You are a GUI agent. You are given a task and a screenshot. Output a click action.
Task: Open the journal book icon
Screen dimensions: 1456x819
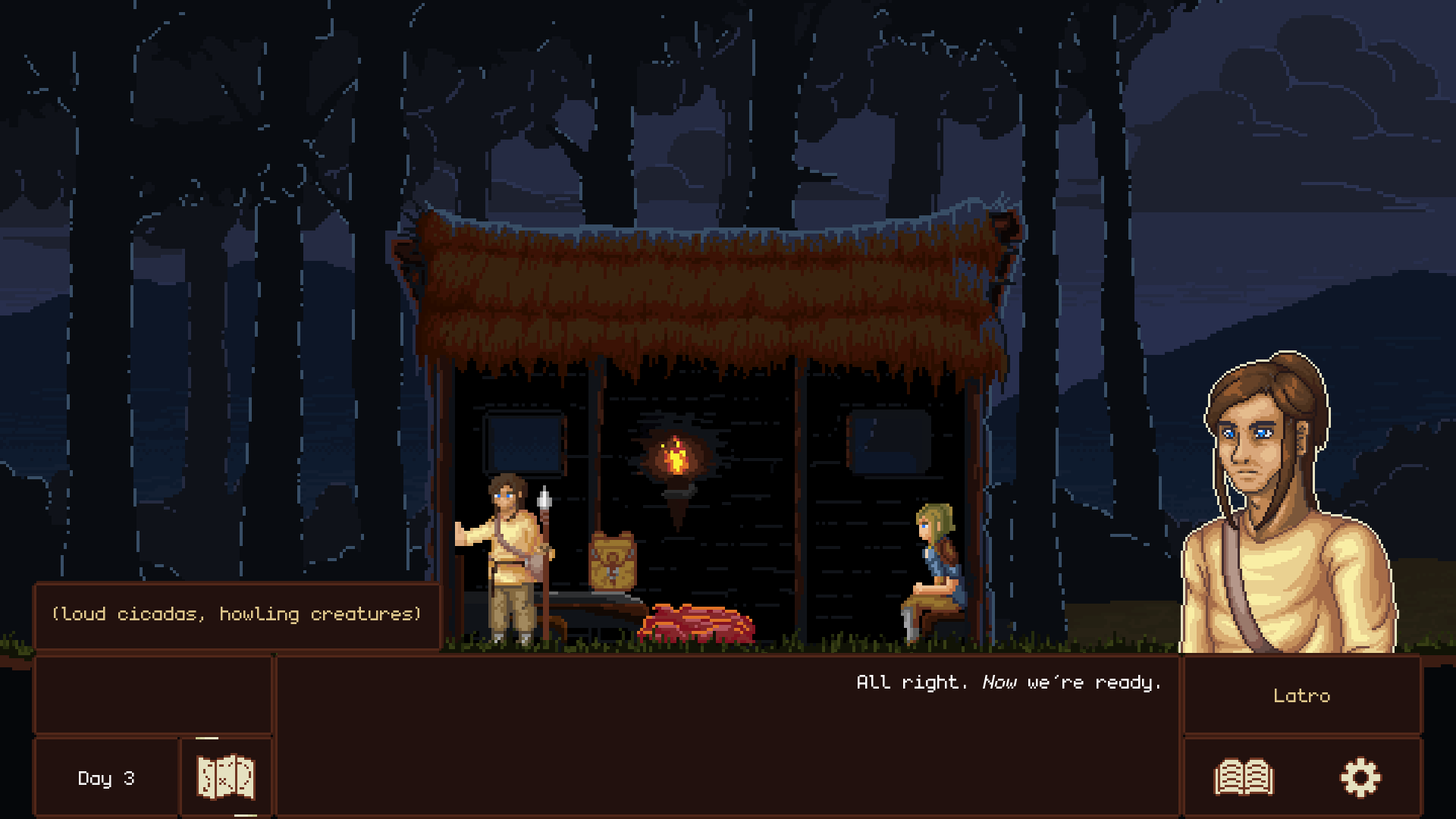(x=1244, y=778)
